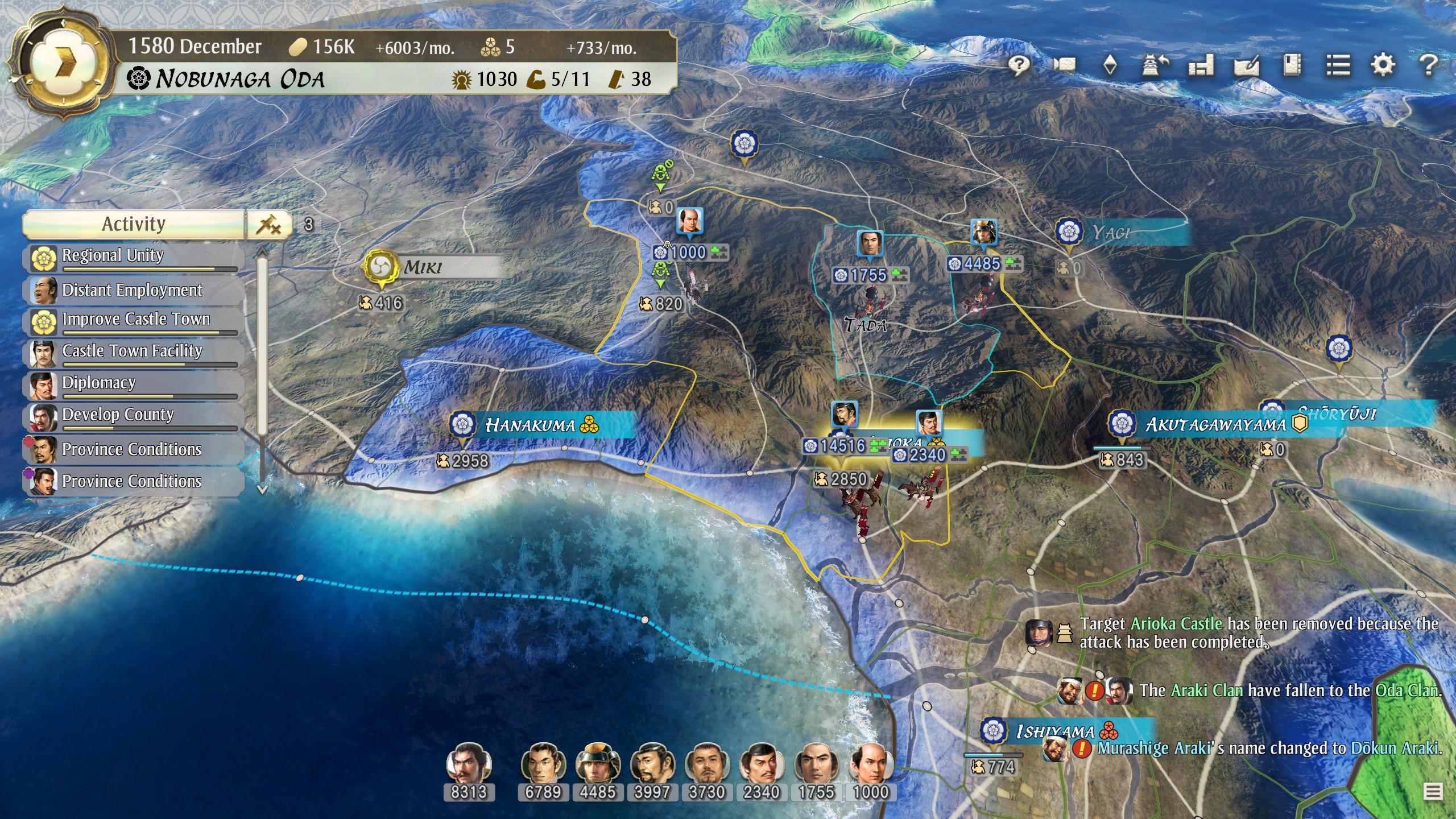Open the notebook journal icon
Image resolution: width=1456 pixels, height=819 pixels.
point(1292,65)
